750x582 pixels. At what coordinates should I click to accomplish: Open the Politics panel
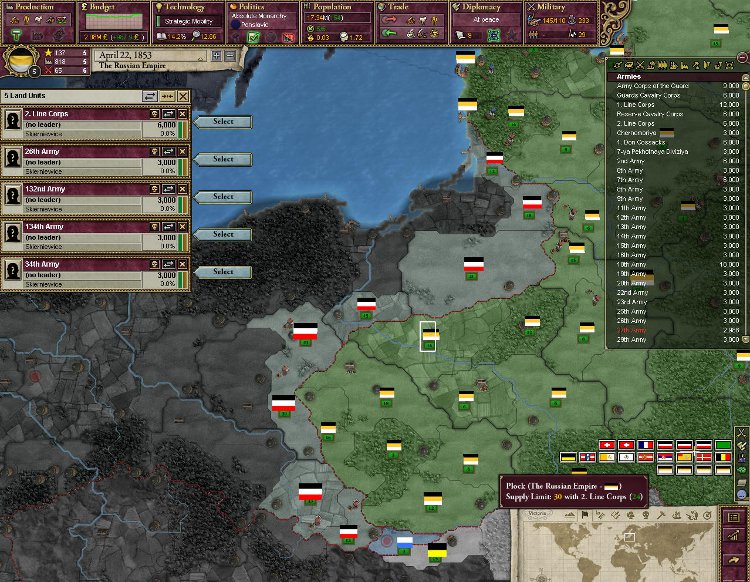(260, 7)
